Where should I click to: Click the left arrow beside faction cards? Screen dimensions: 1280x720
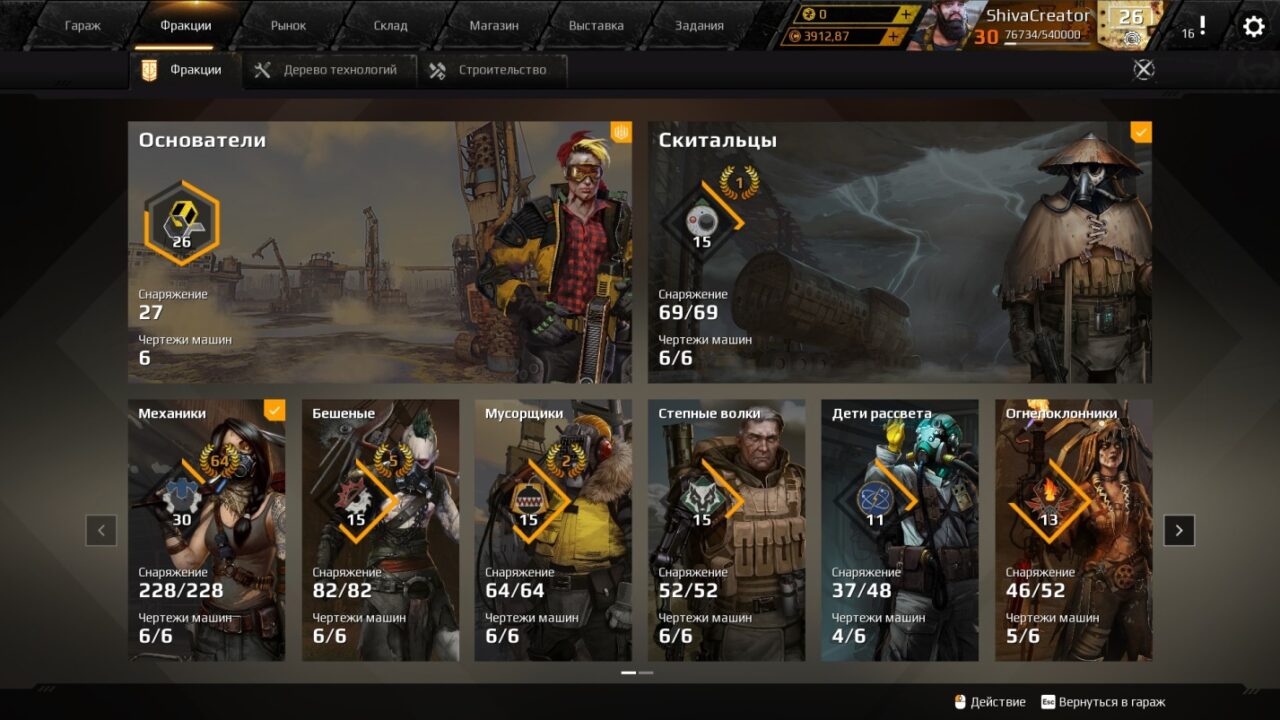(x=101, y=530)
